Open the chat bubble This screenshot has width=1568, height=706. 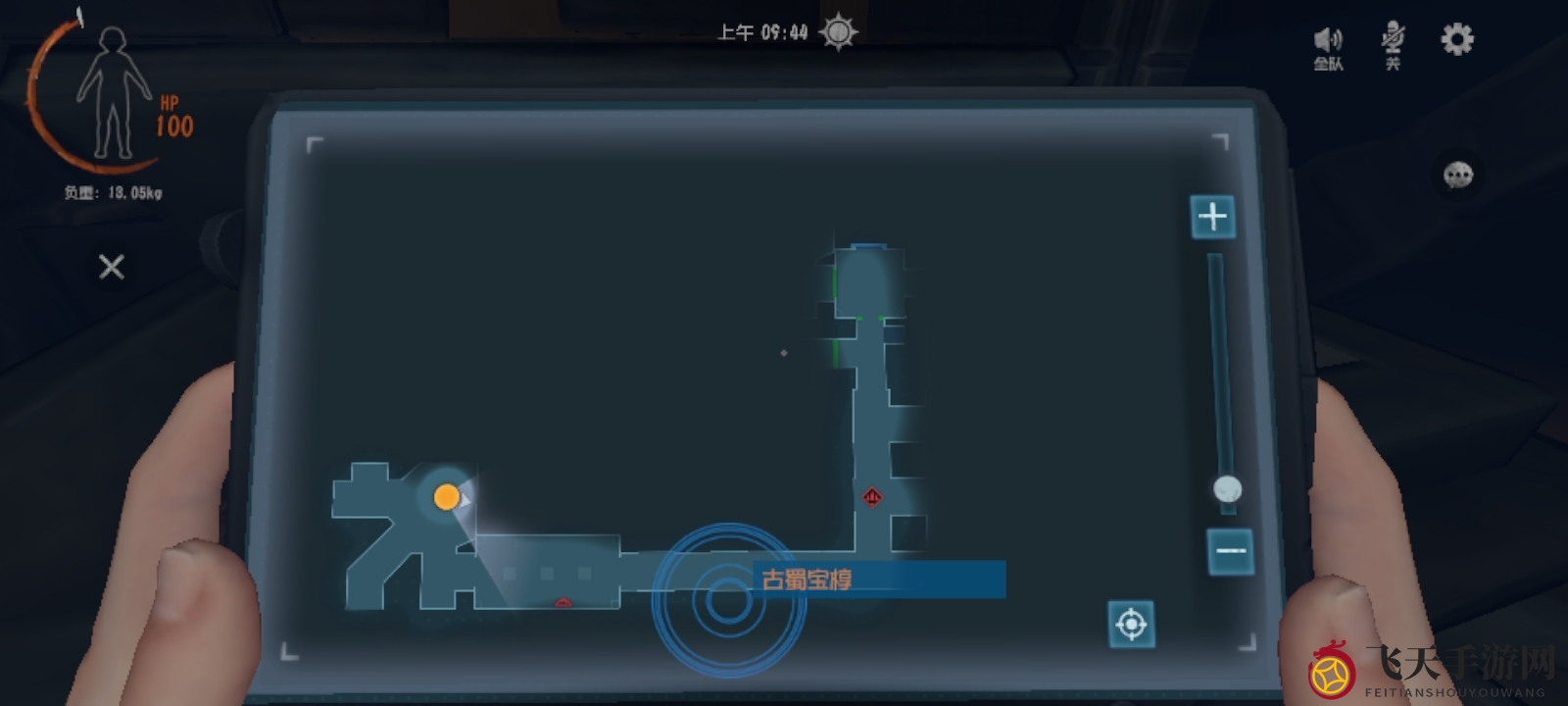click(1458, 176)
